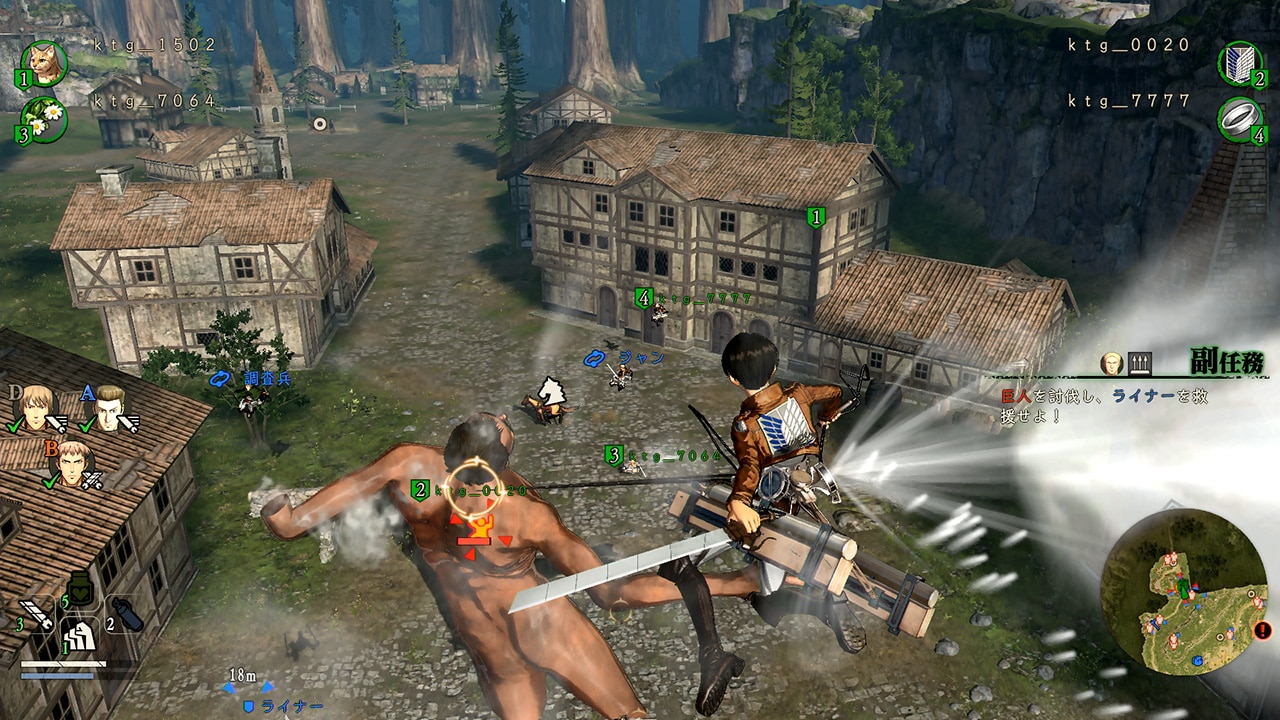Image resolution: width=1280 pixels, height=720 pixels.
Task: Select the silver ring avatar of ktg_7777
Action: pos(1241,119)
